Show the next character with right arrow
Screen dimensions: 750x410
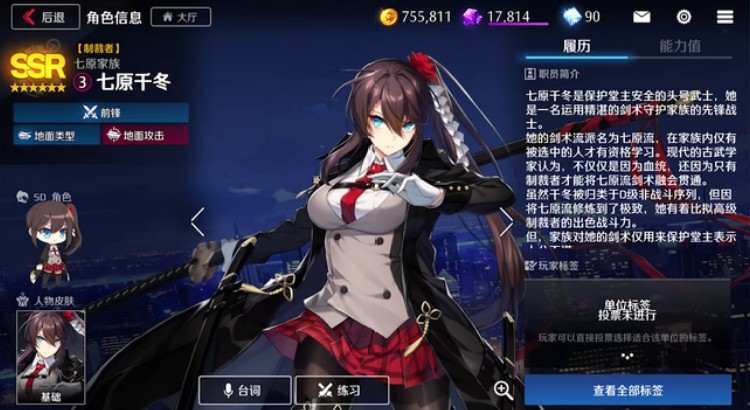point(507,221)
